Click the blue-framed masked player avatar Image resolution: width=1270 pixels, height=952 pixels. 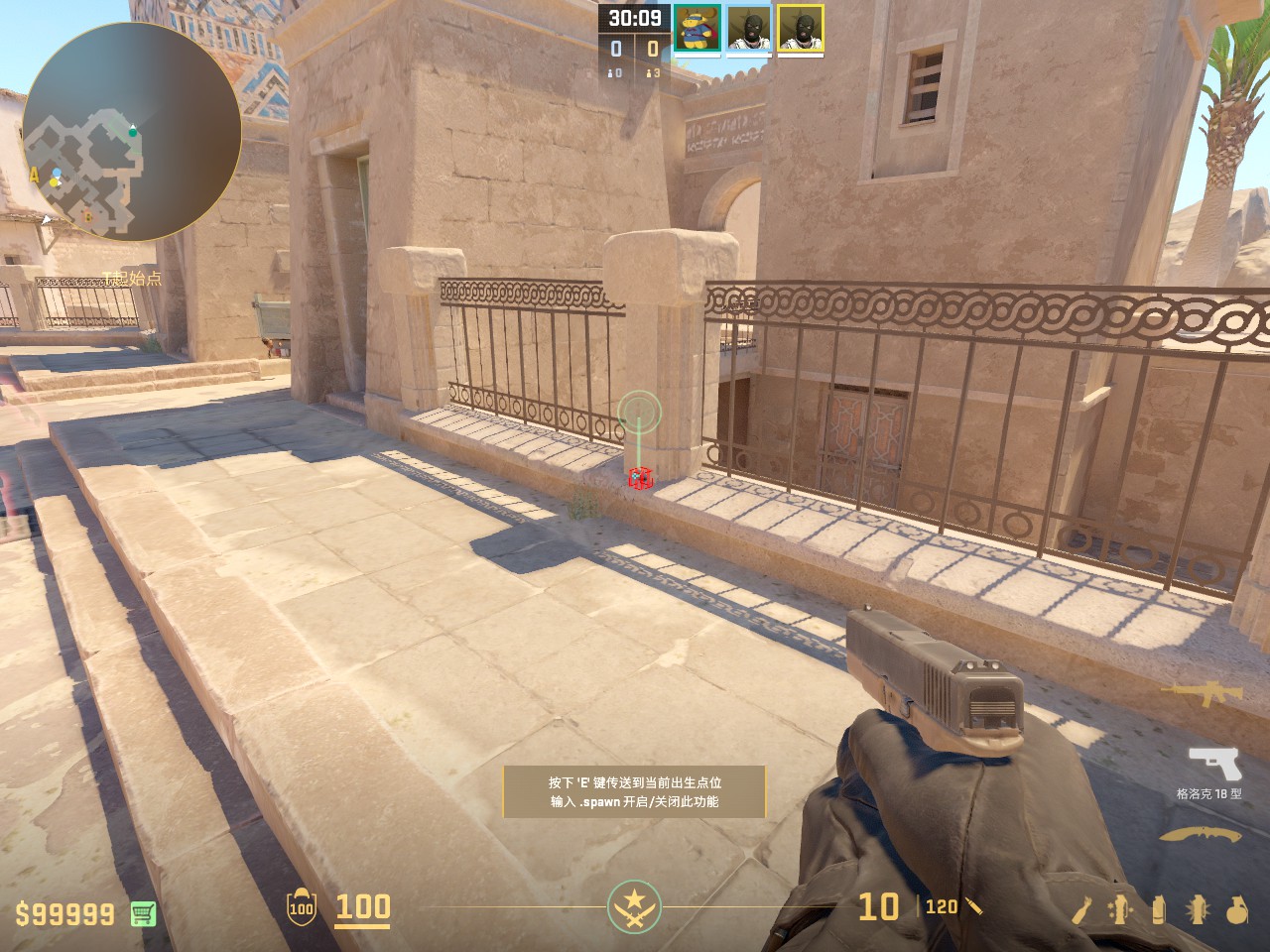749,28
